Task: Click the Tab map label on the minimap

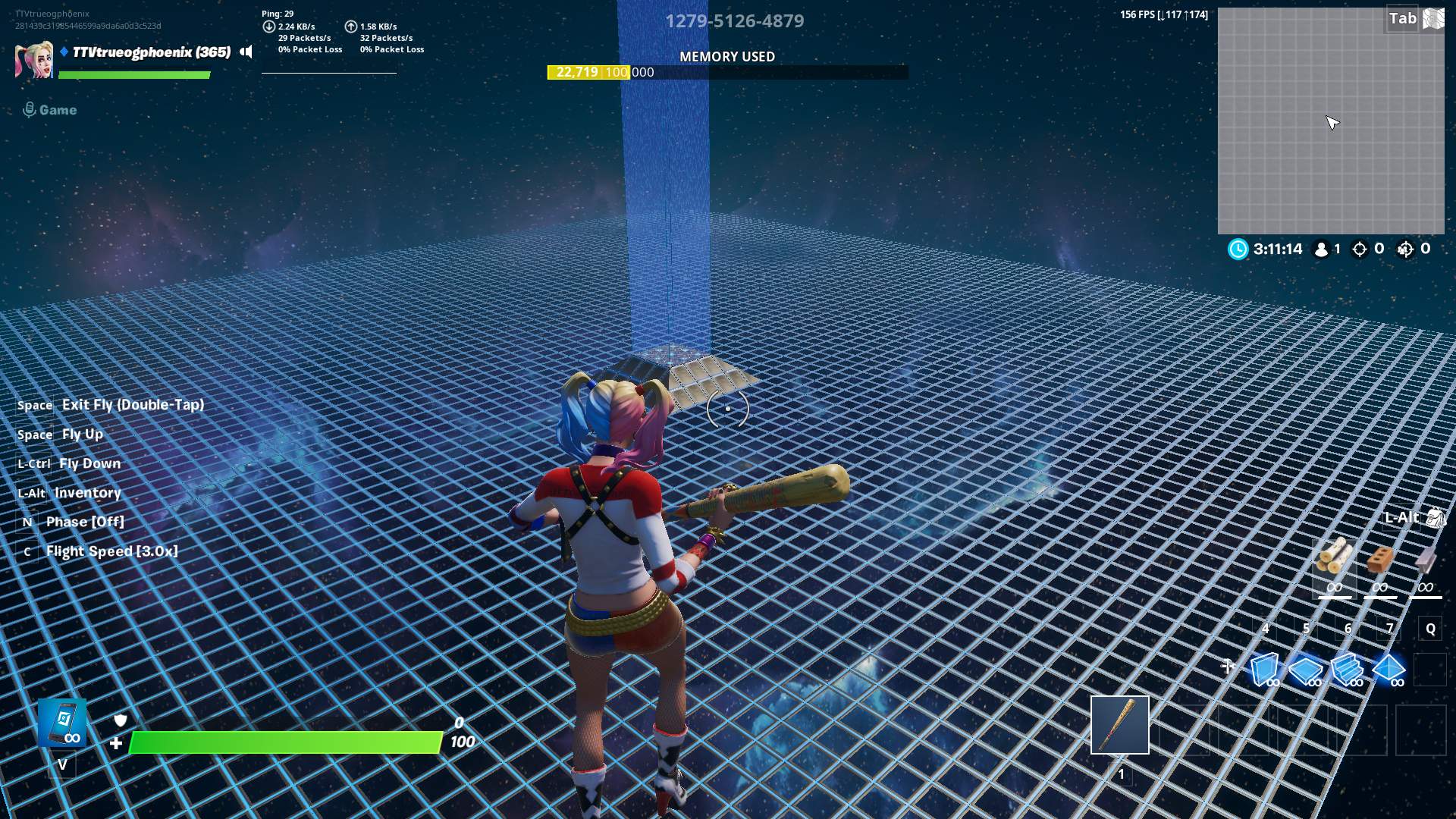Action: coord(1402,18)
